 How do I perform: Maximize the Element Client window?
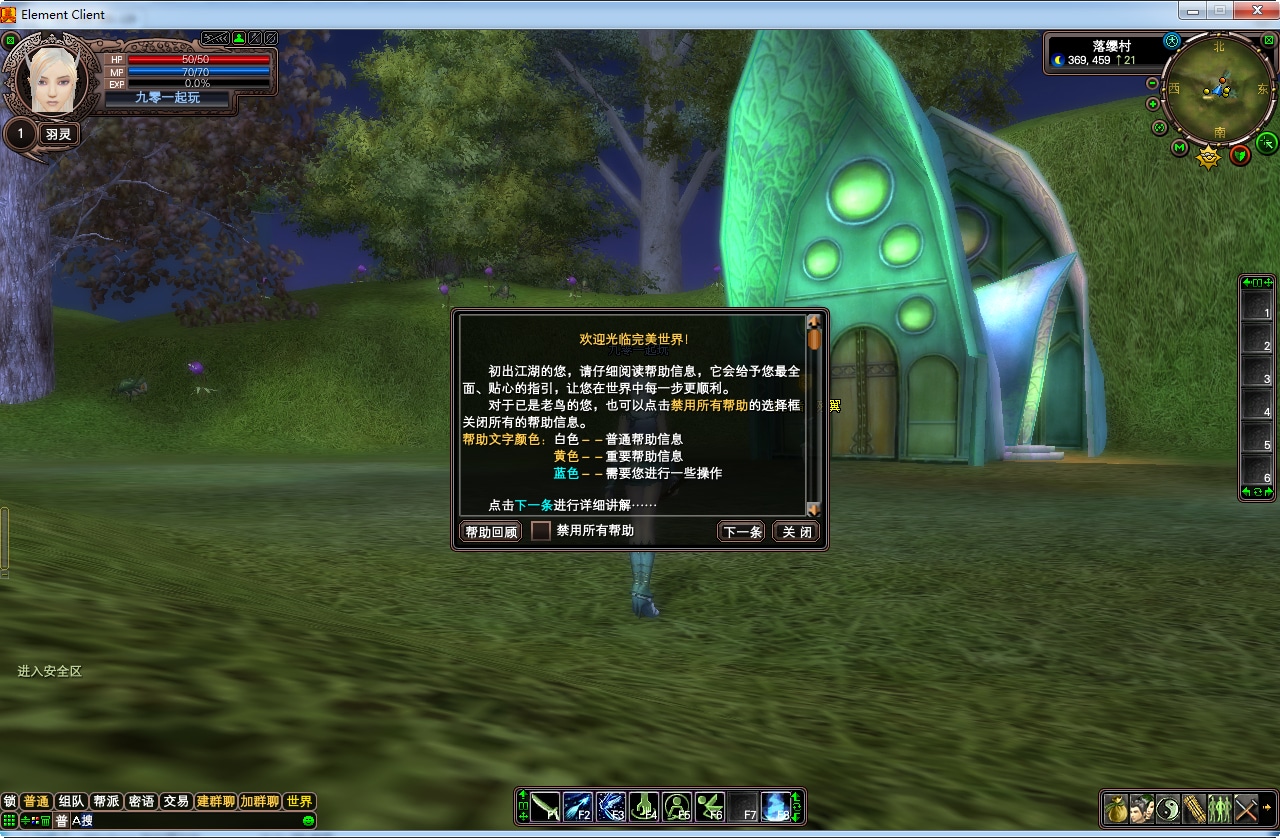pos(1220,10)
